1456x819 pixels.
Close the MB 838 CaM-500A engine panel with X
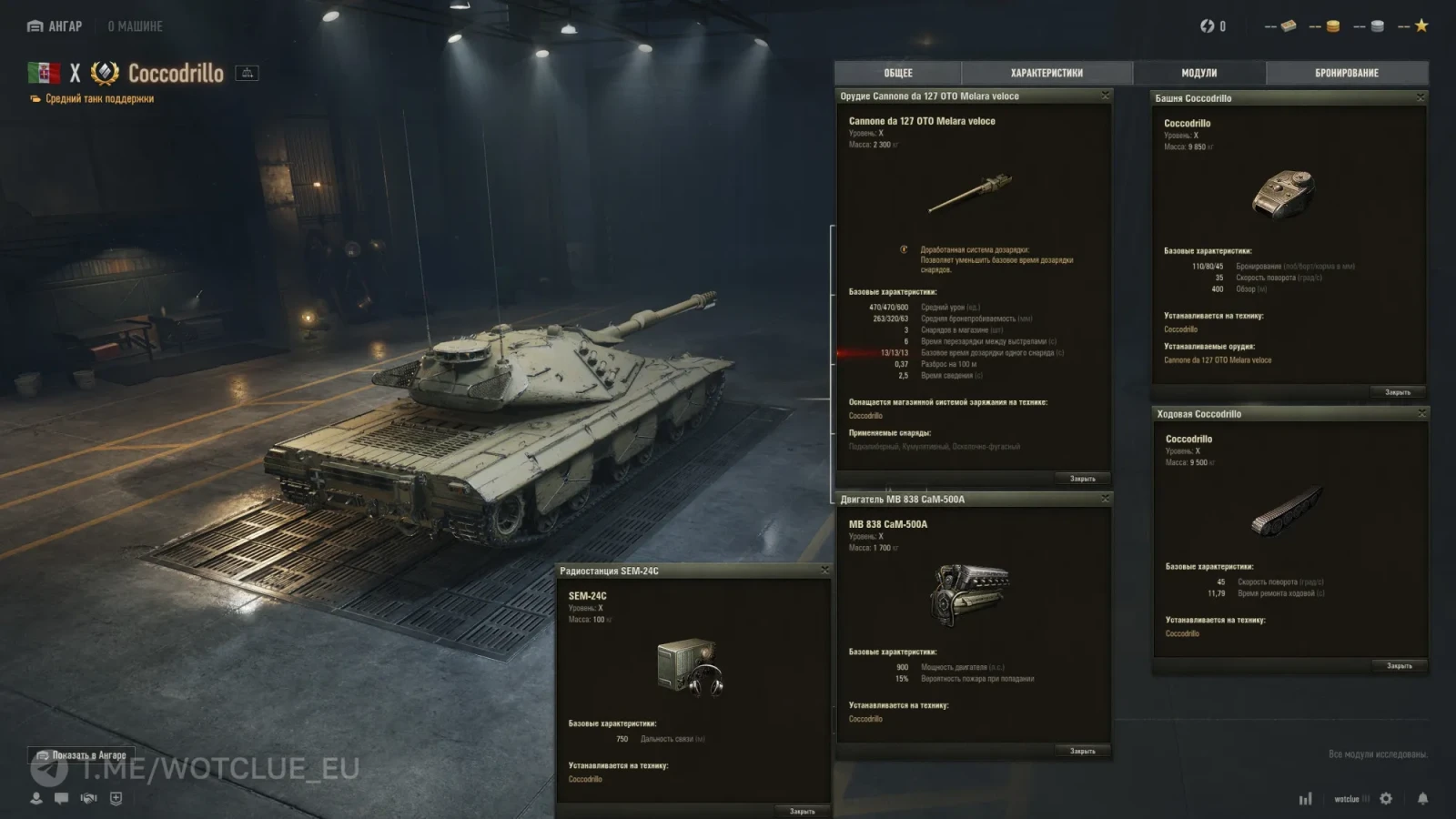tap(1106, 499)
